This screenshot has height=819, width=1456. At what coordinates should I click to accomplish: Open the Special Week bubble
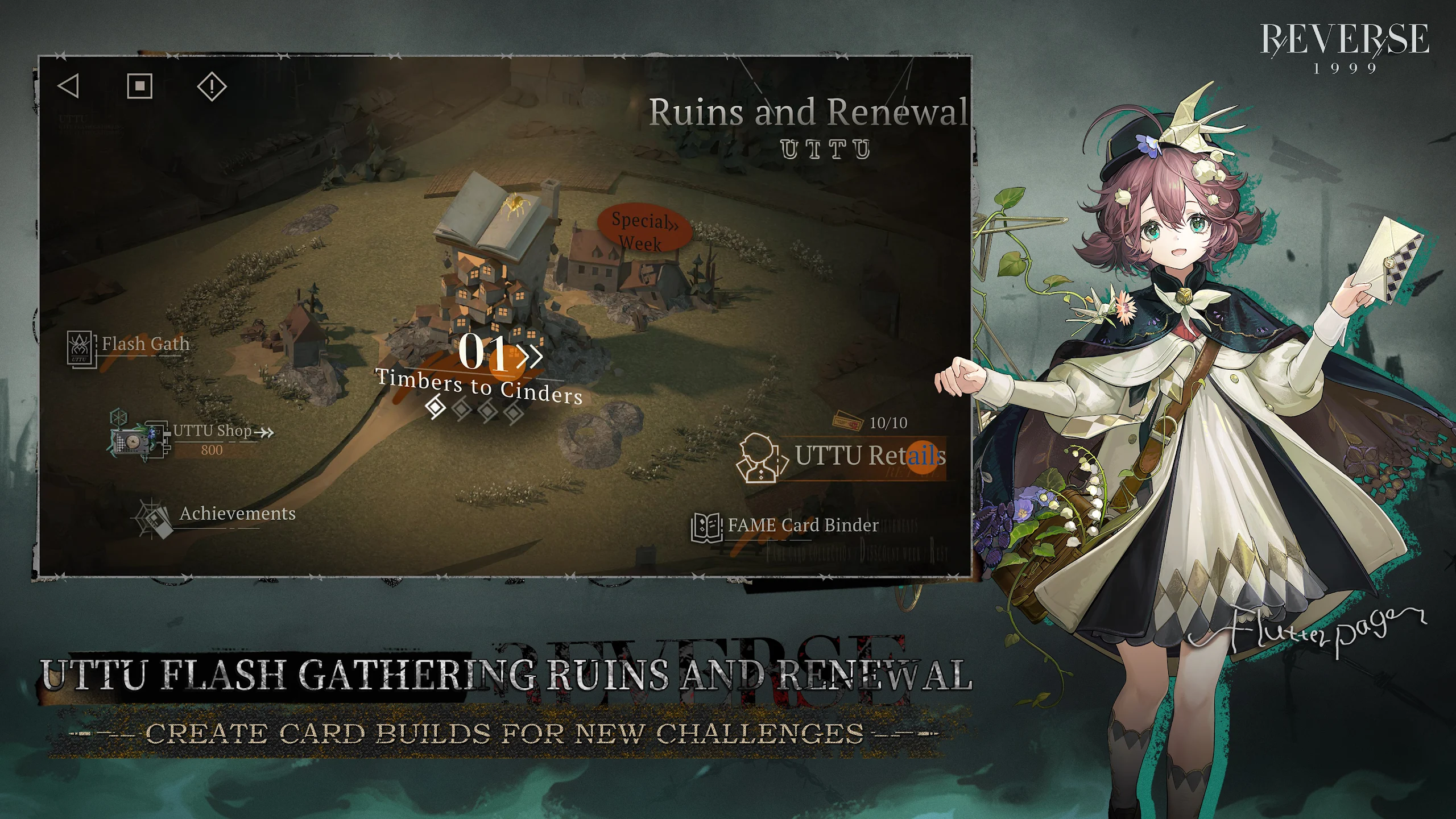pos(644,230)
